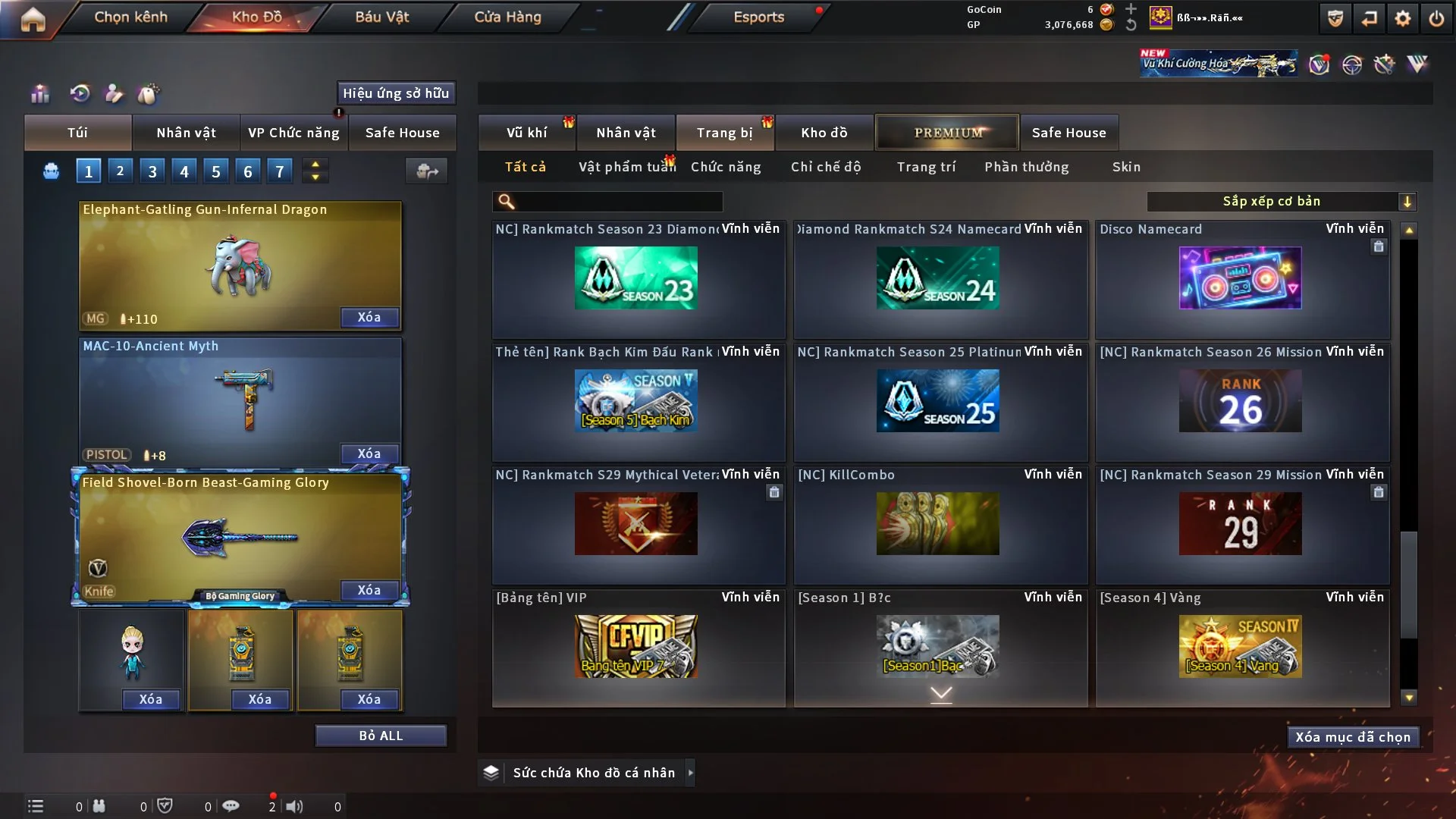Open the Sắp xếp cơ bản sort dropdown

[1281, 201]
